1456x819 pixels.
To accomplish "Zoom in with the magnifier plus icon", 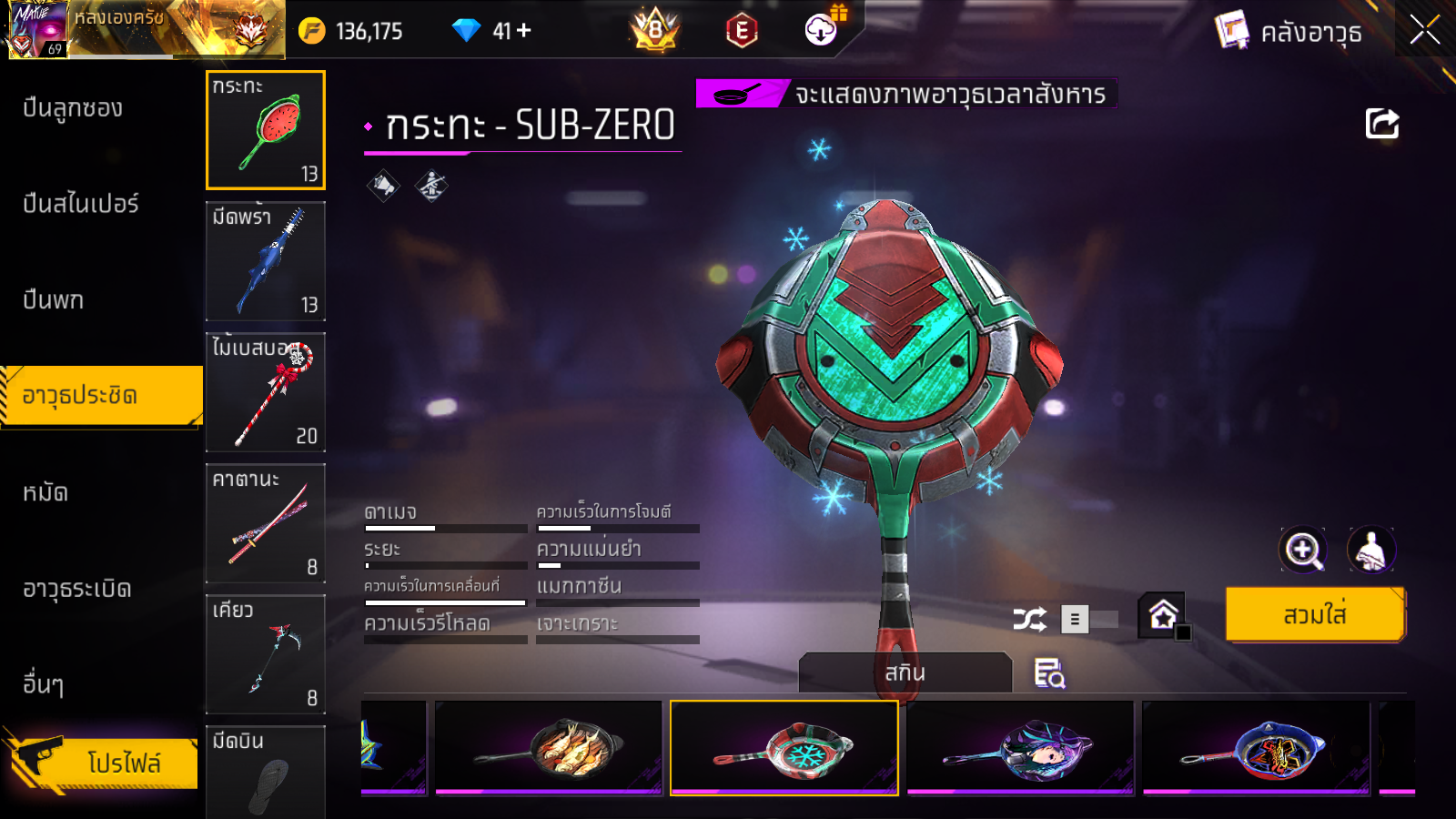I will 1302,550.
